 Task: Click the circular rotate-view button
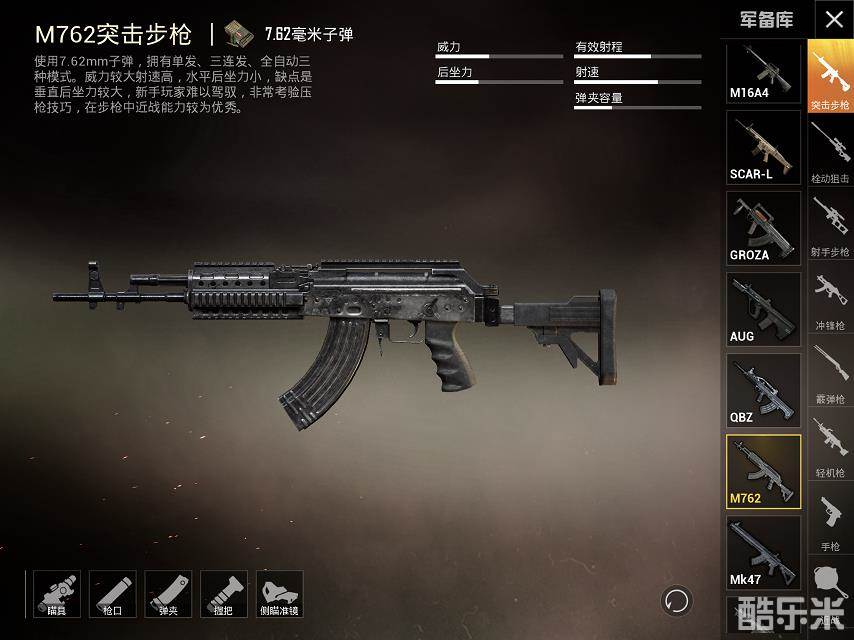click(677, 600)
